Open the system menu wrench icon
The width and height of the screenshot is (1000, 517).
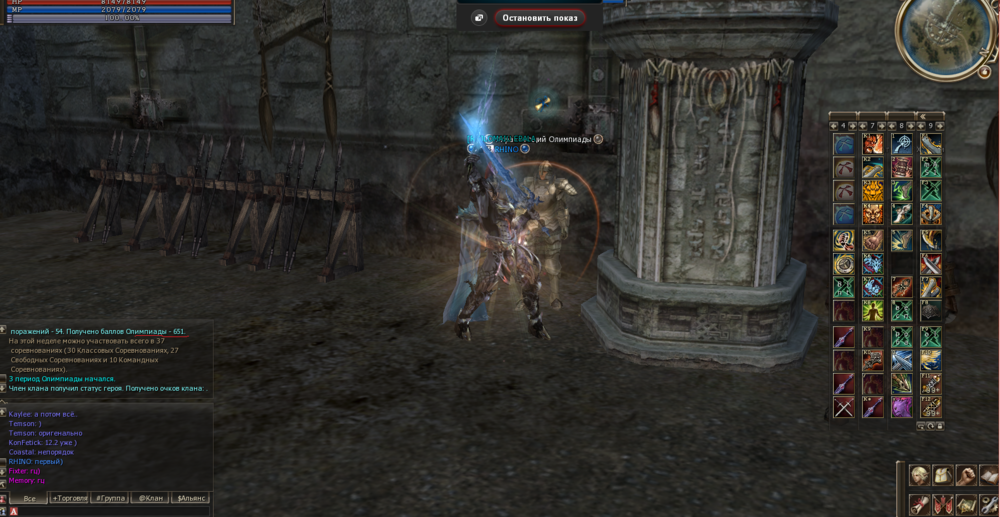988,504
